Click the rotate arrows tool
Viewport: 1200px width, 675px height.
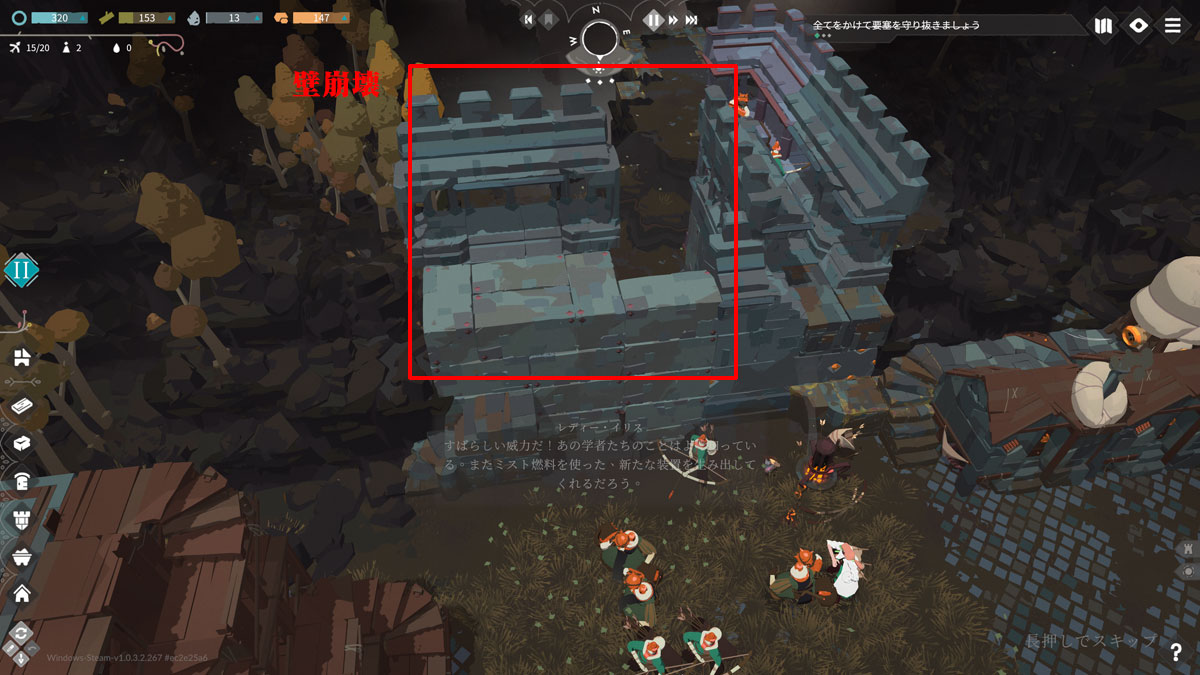point(20,633)
